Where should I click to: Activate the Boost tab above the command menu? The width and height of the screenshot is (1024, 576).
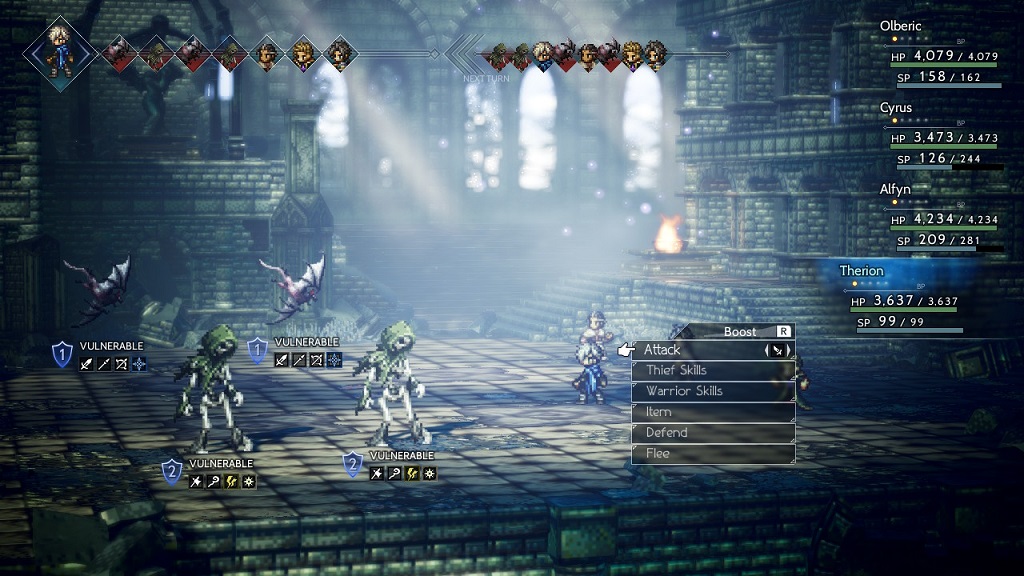[x=742, y=331]
